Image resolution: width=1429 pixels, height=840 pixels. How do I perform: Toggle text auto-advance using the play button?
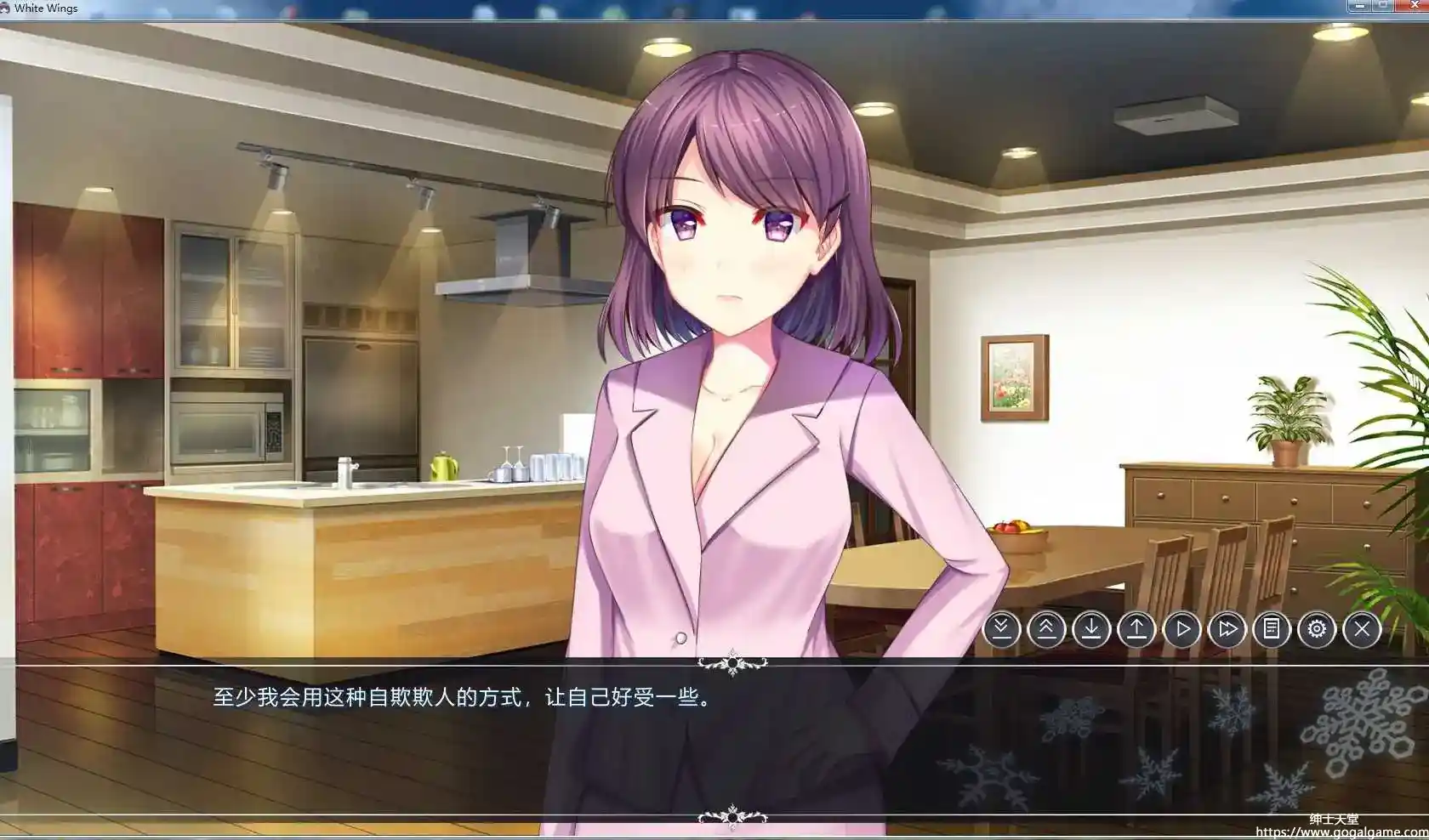(1181, 629)
